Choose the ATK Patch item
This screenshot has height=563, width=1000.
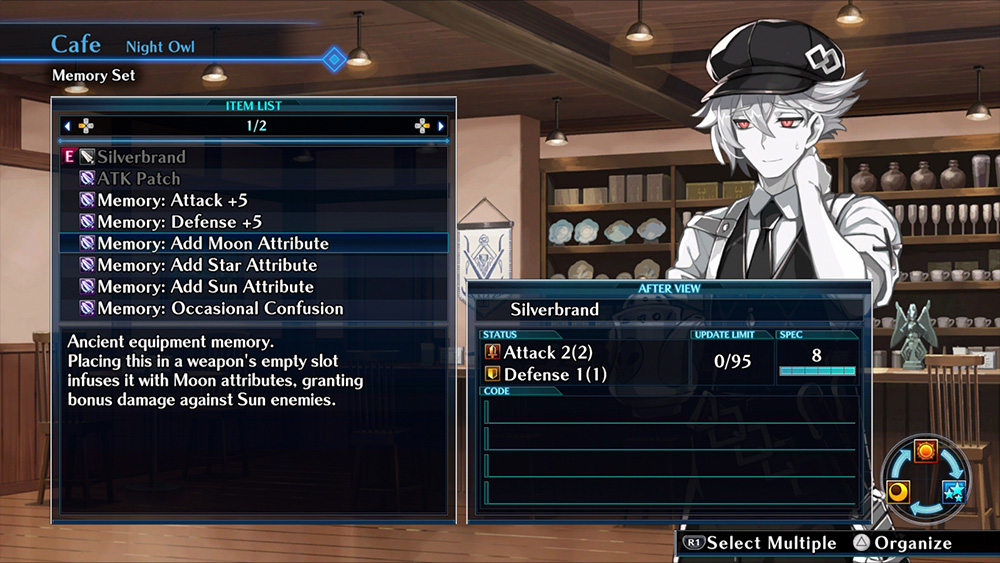(x=138, y=179)
